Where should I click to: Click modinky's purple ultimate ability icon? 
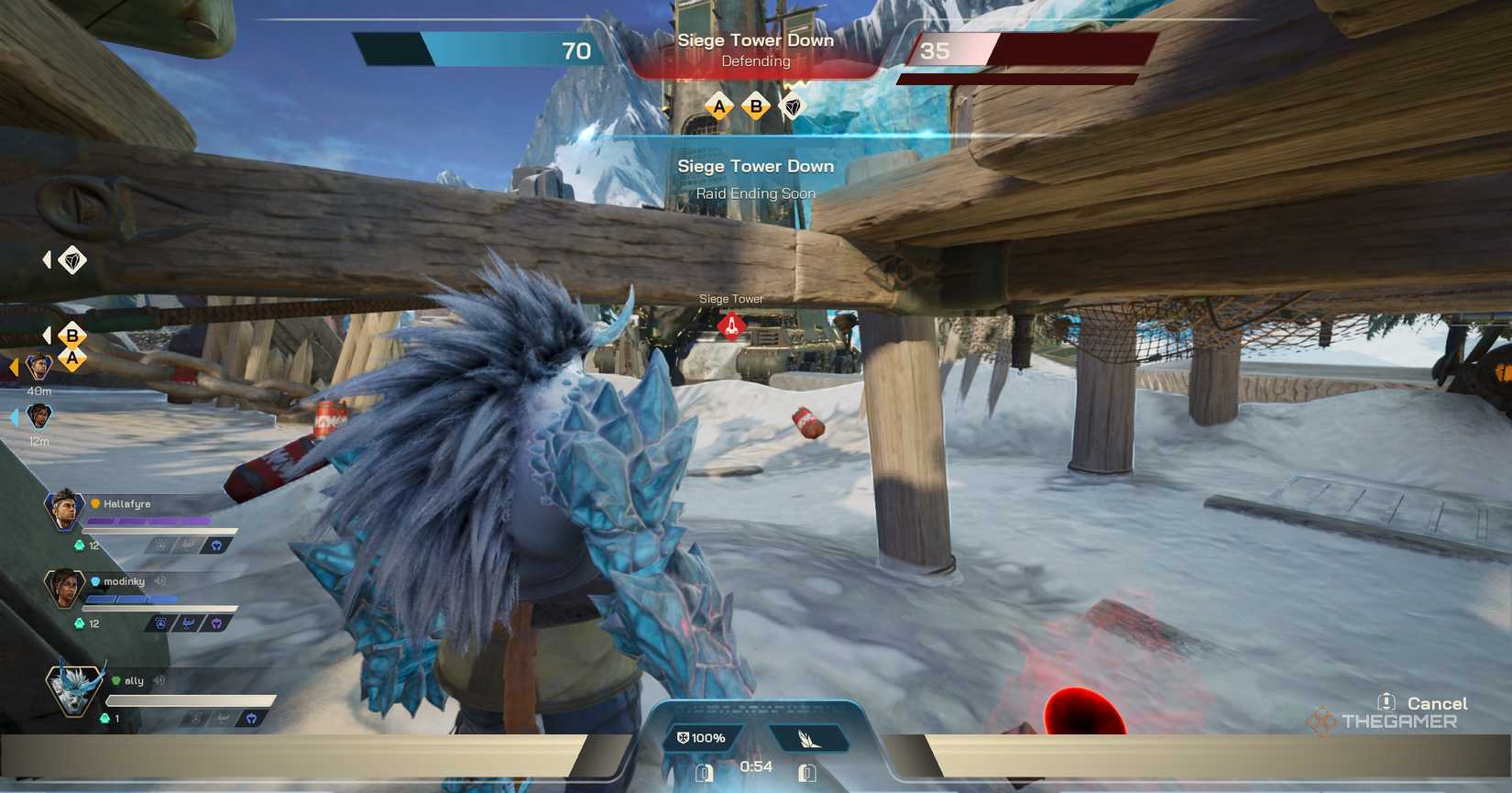(217, 624)
